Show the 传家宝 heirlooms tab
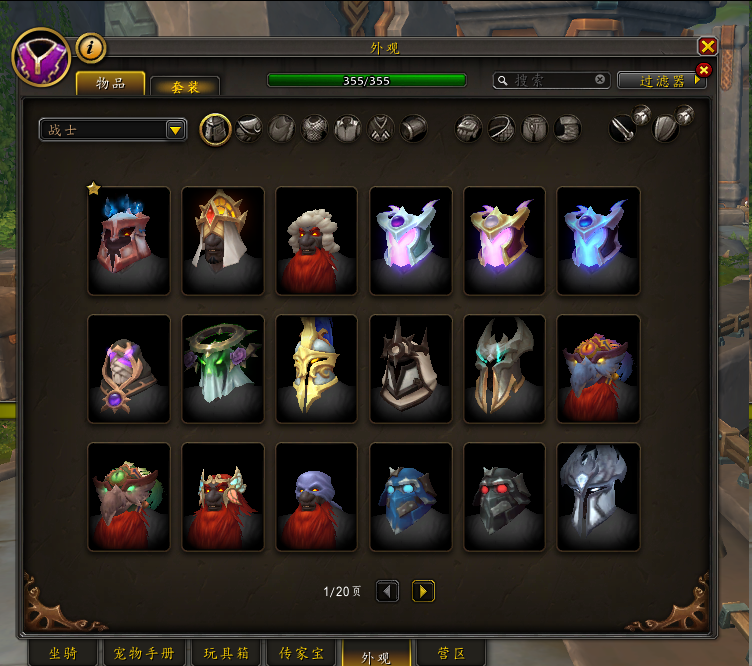This screenshot has height=666, width=752. pyautogui.click(x=298, y=654)
